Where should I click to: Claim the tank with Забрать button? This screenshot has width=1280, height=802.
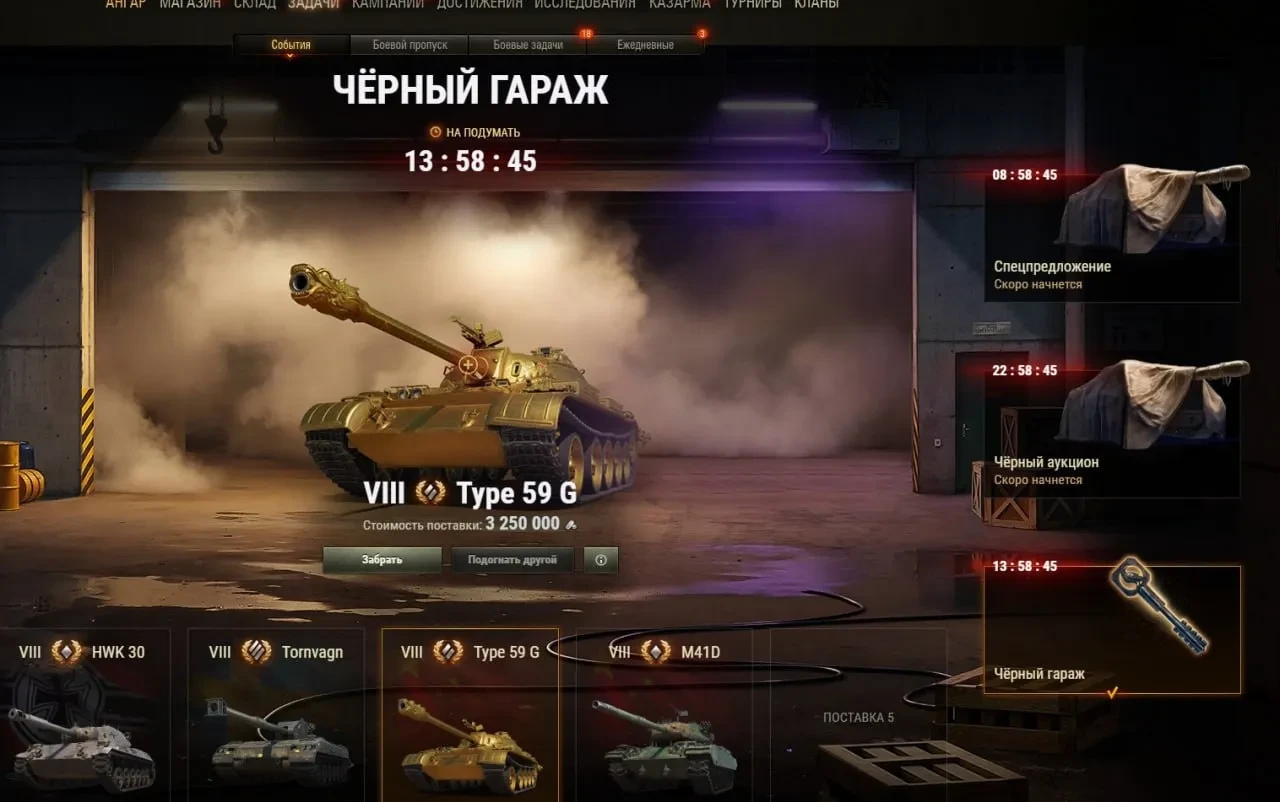click(382, 560)
